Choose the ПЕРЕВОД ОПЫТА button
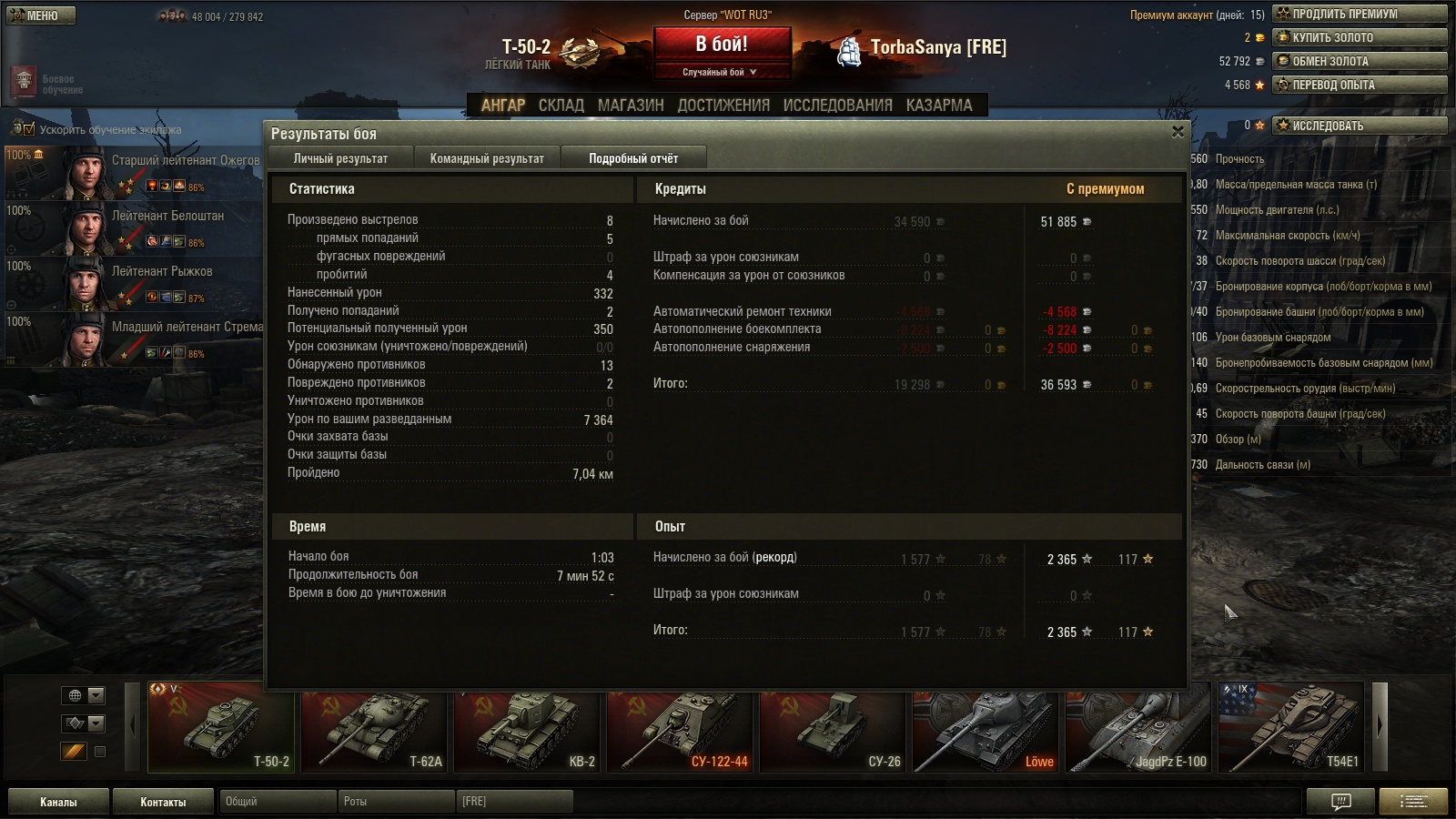The height and width of the screenshot is (819, 1456). (1359, 85)
